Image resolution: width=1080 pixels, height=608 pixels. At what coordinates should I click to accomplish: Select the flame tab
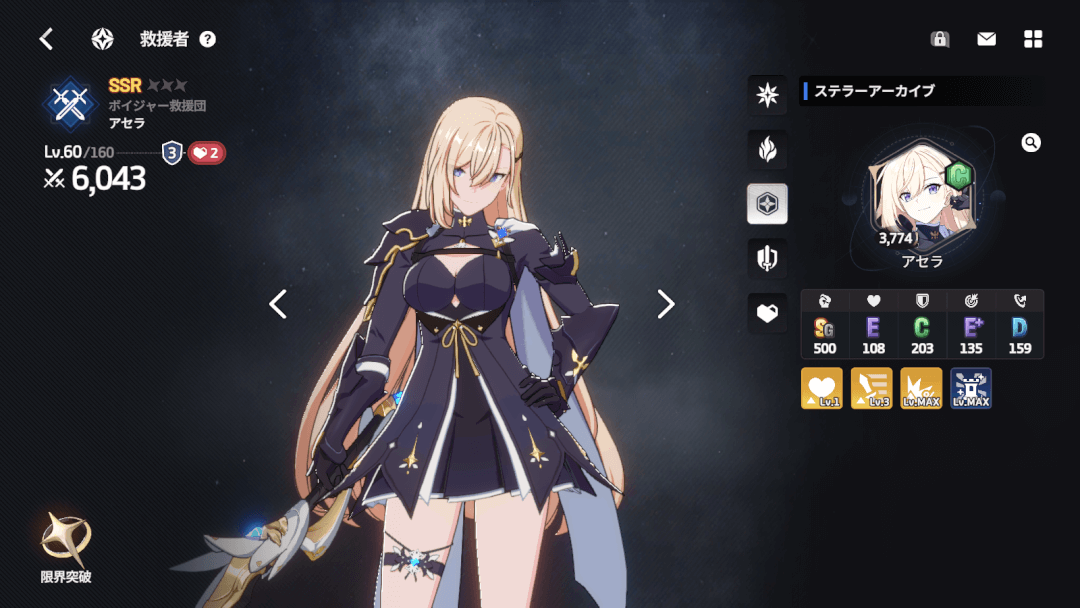pyautogui.click(x=767, y=150)
